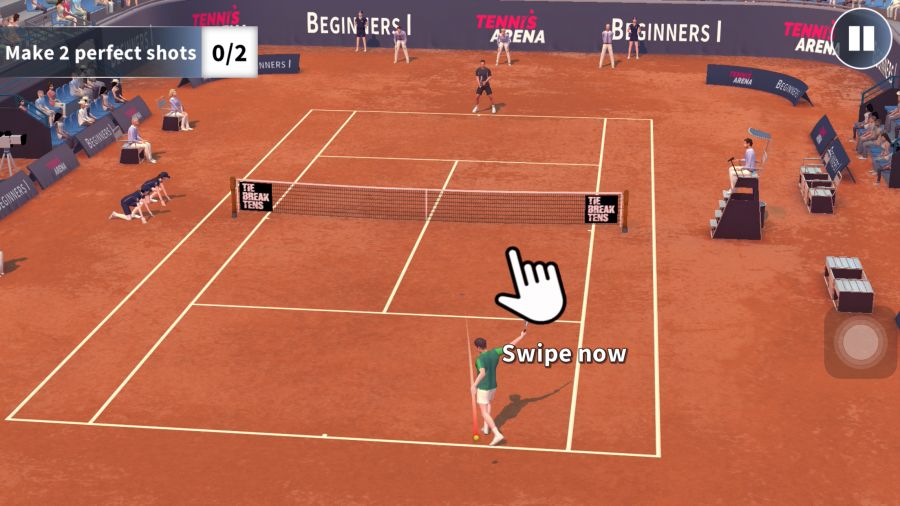This screenshot has width=900, height=506.
Task: Tap the round joystick control button
Action: 860,342
